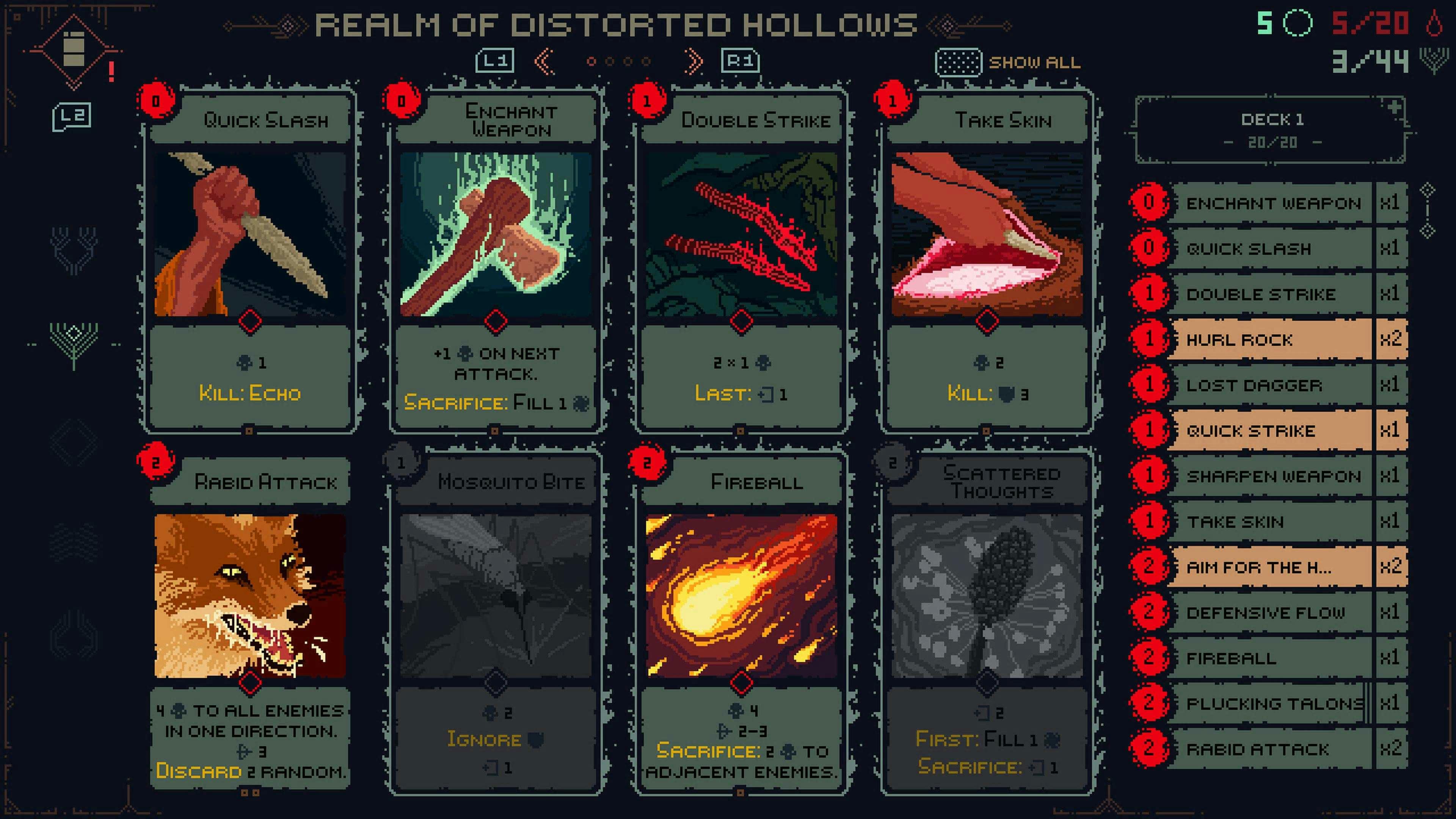Toggle the Show All filter
This screenshot has width=1456, height=819.
click(x=1008, y=62)
